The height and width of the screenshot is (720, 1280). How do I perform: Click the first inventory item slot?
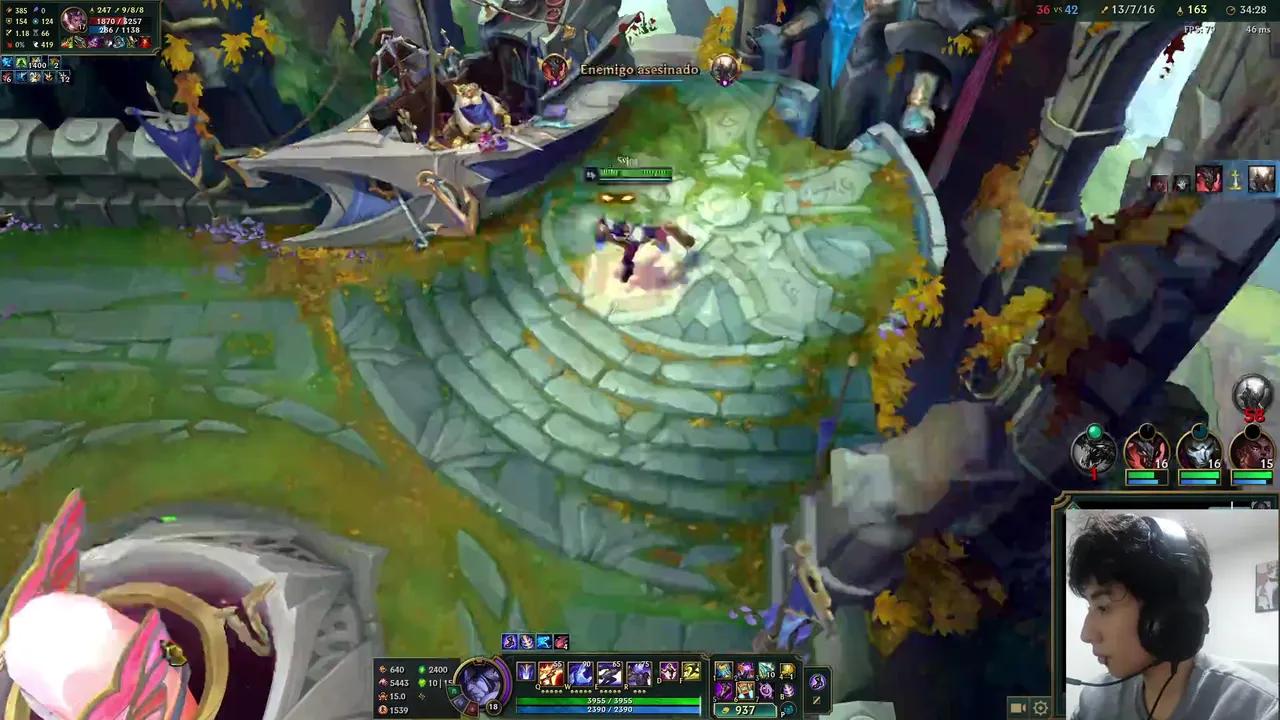point(722,670)
